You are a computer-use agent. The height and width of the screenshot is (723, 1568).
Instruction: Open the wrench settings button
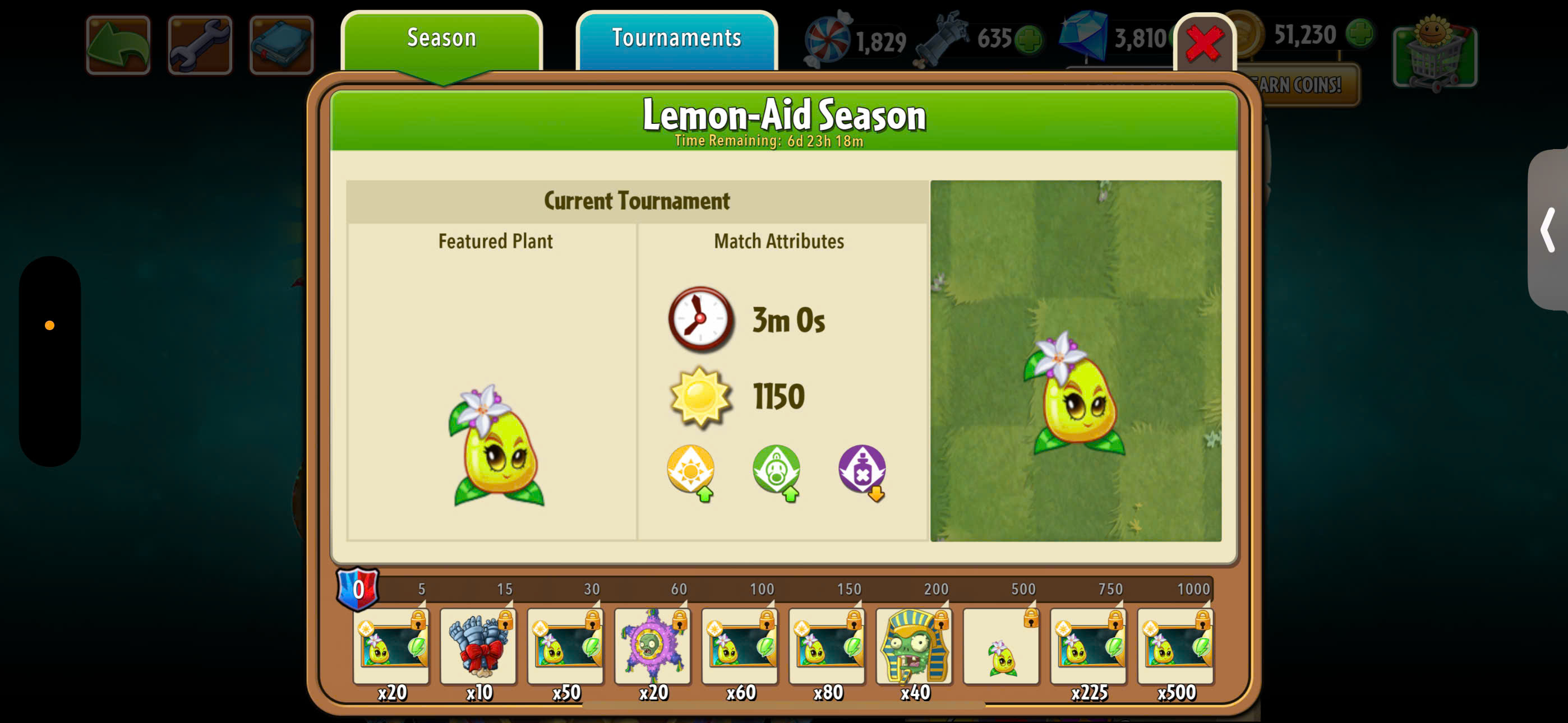point(200,45)
